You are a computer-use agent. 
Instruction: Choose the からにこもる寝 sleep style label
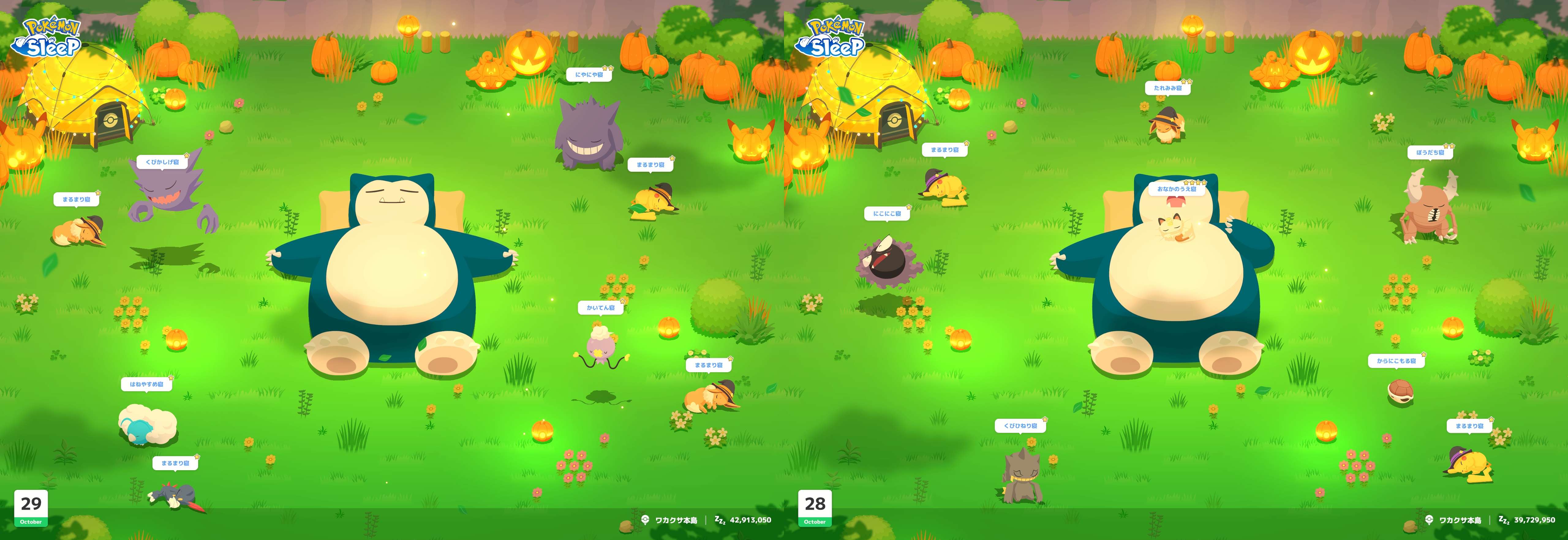pos(1396,361)
